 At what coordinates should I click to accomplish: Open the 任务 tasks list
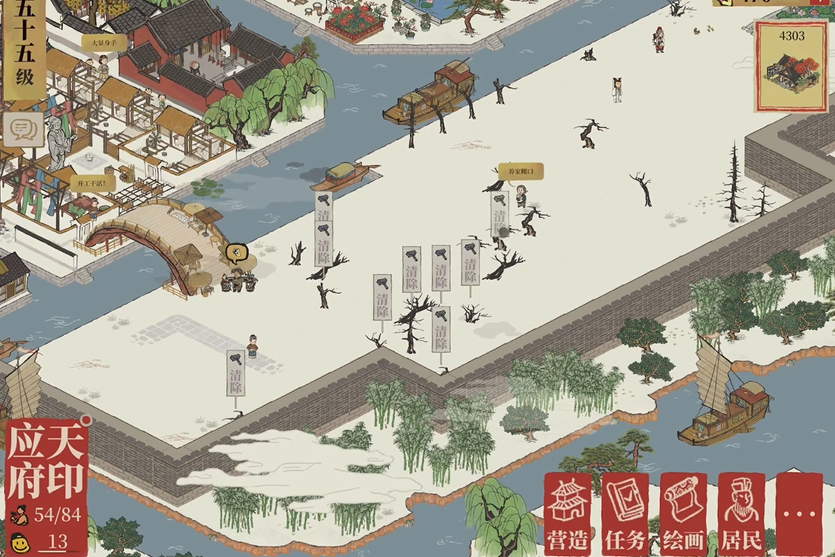pos(627,512)
